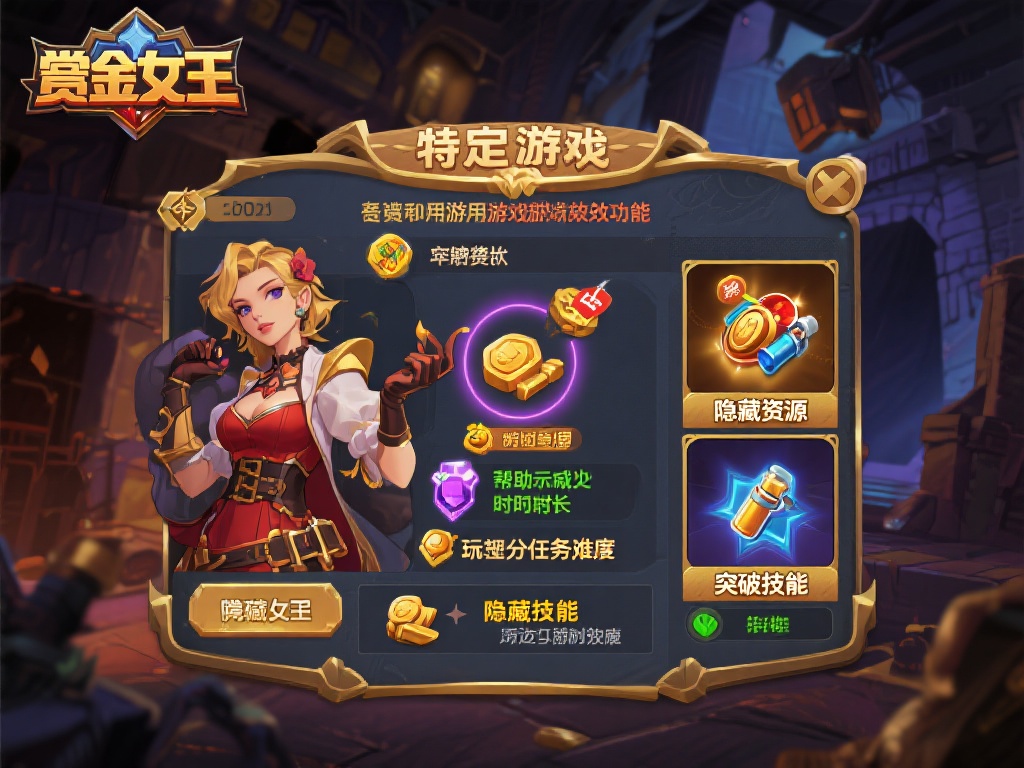Click the diamond emblem ID badge
Viewport: 1024px width, 768px height.
click(185, 208)
